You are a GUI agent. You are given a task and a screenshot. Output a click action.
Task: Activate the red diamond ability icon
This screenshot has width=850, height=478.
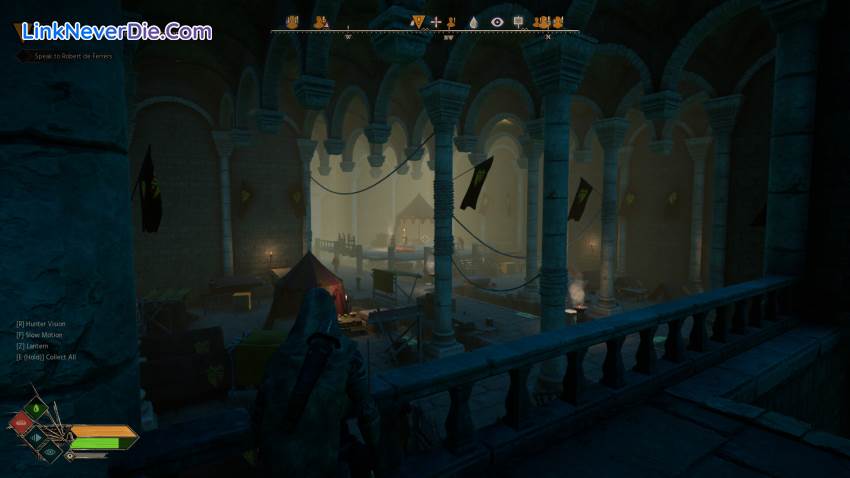tap(19, 424)
